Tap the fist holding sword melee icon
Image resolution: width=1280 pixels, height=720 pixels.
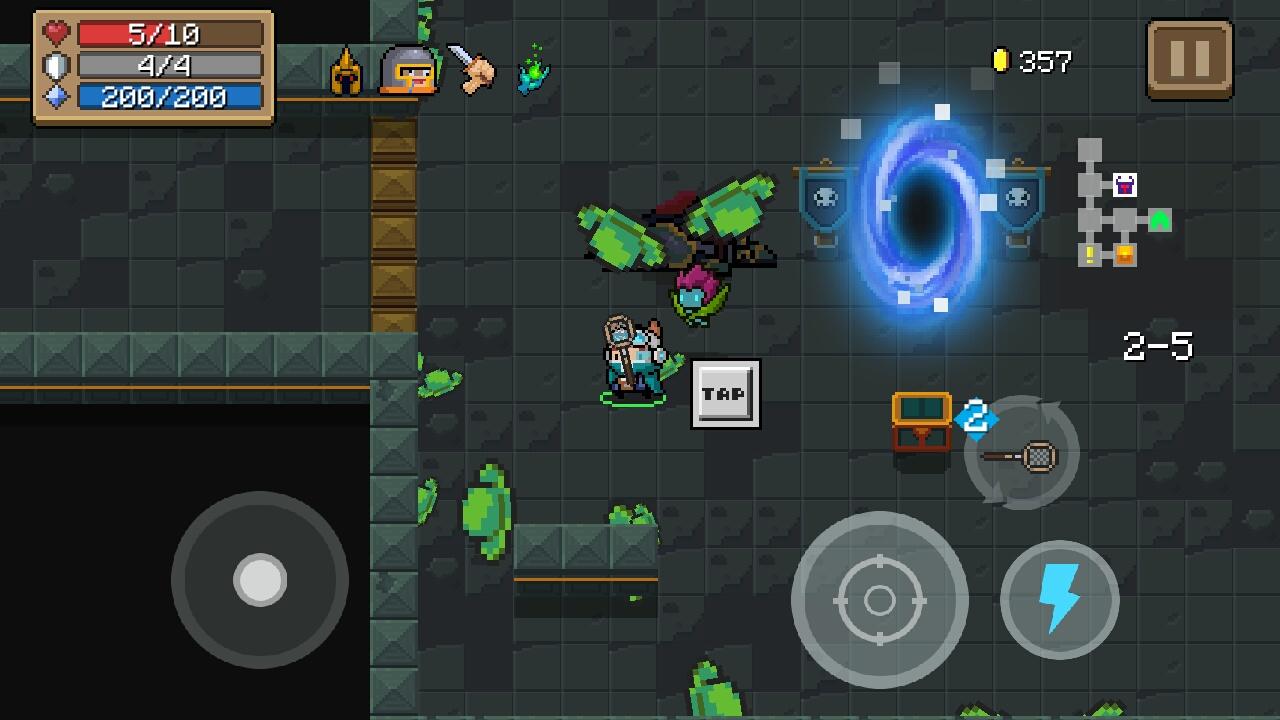pyautogui.click(x=476, y=72)
